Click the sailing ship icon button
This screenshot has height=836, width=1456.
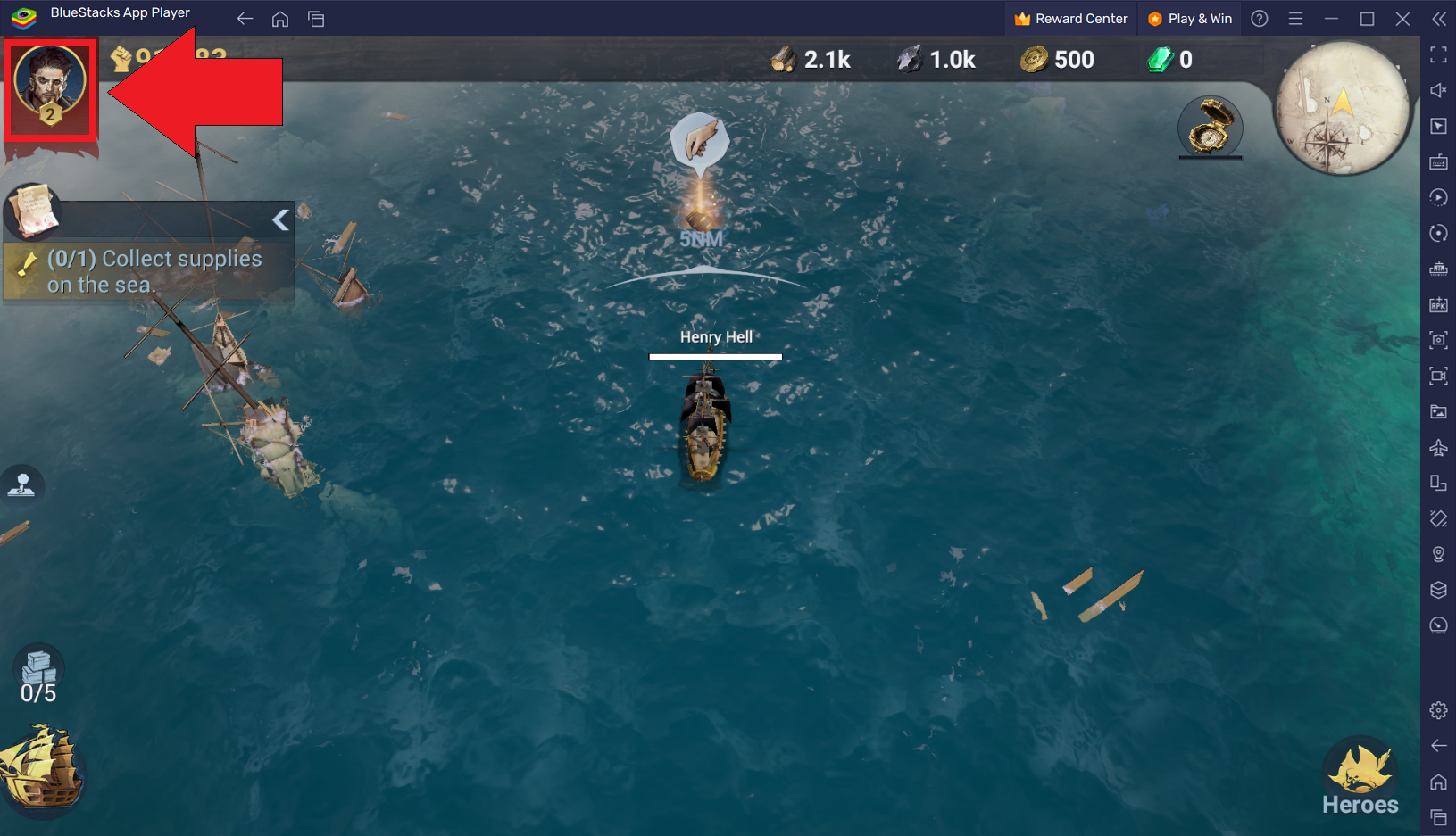(41, 768)
